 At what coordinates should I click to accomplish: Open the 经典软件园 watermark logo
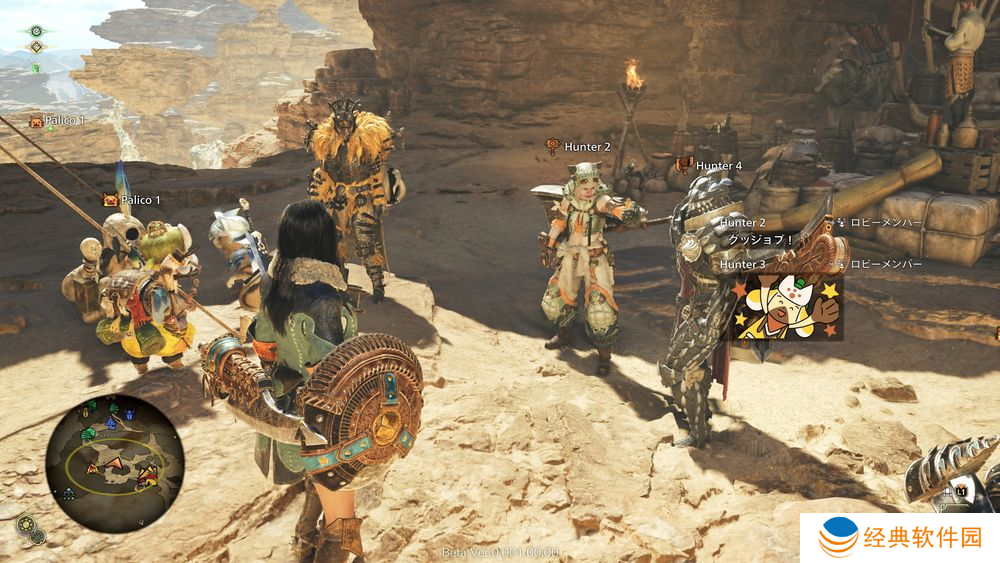pyautogui.click(x=900, y=538)
